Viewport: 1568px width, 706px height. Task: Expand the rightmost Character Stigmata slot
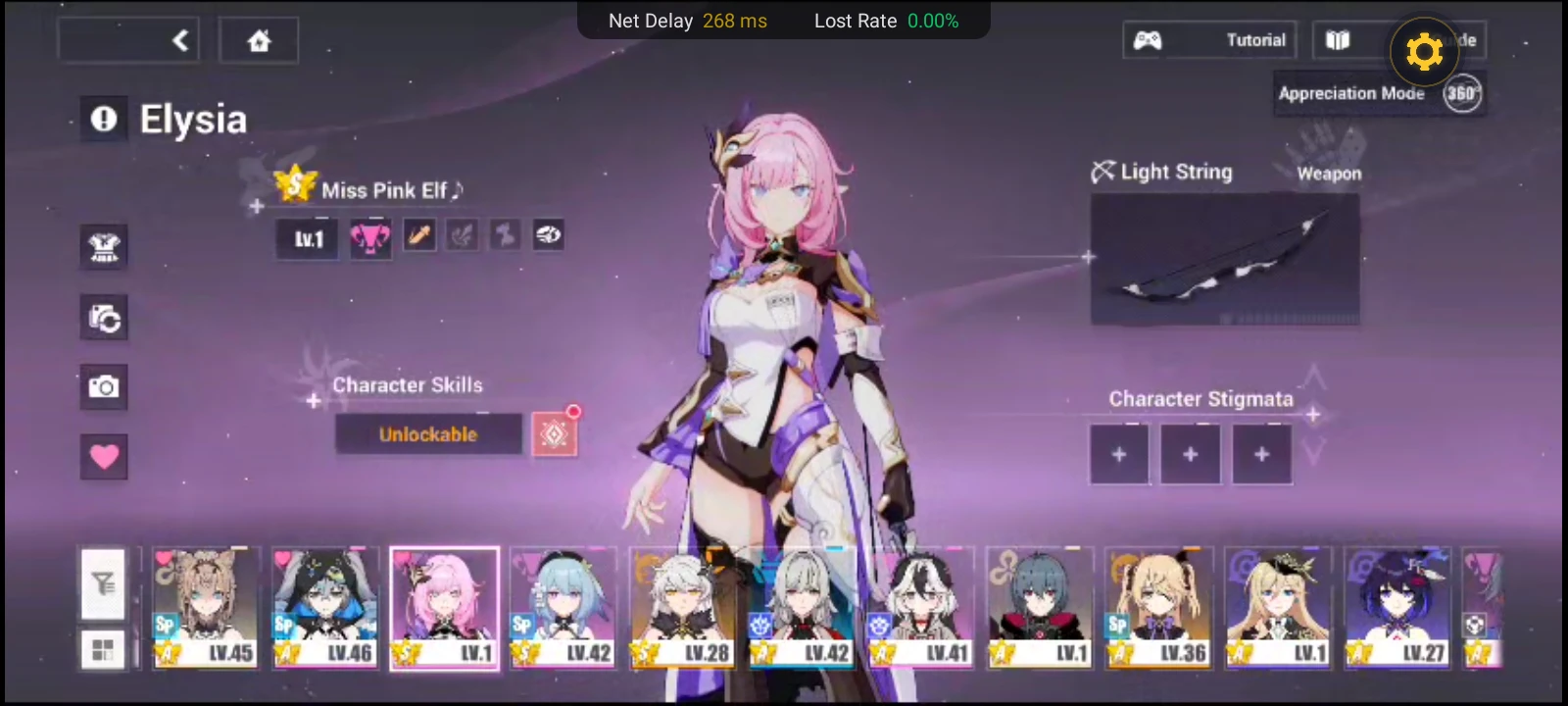point(1261,454)
